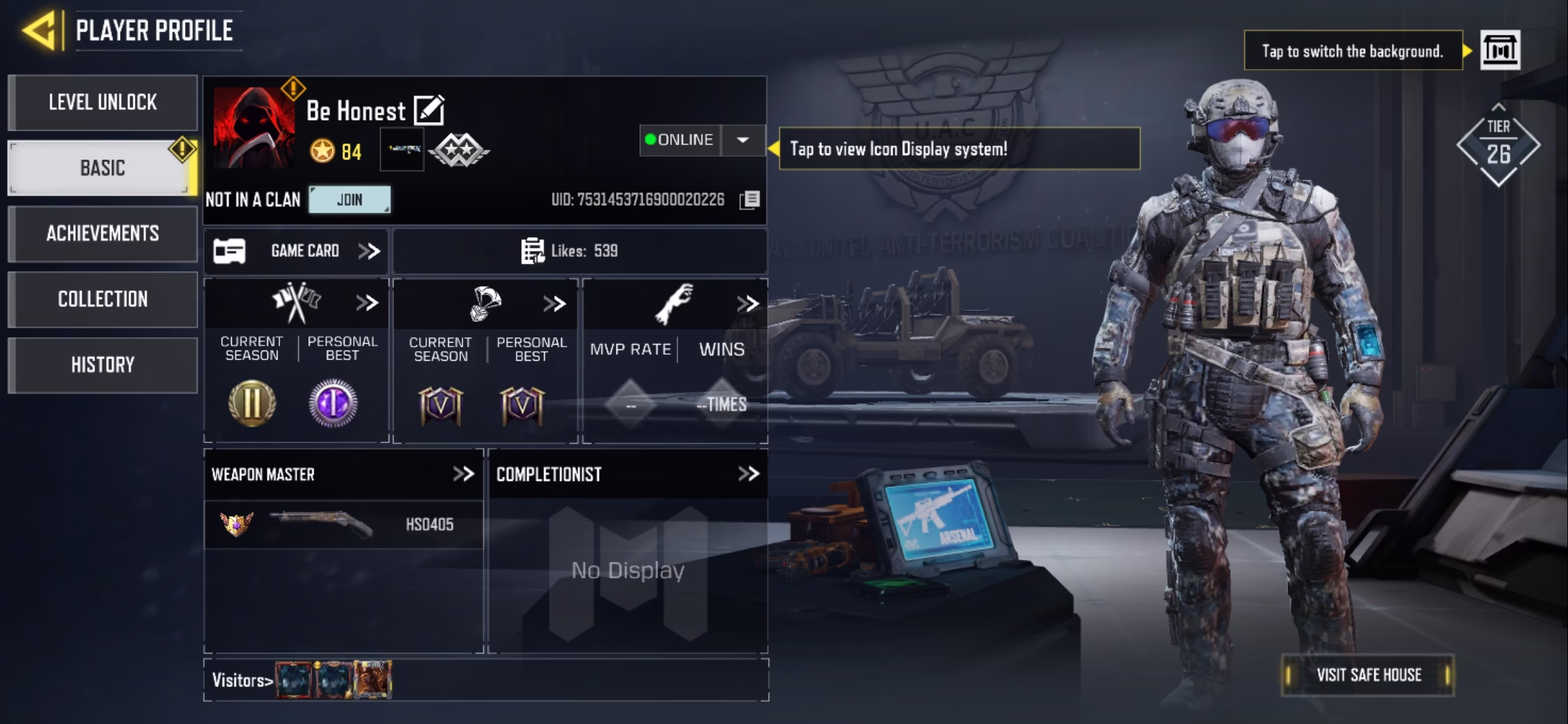Open the Online status dropdown
Screen dimensions: 1568x724
(x=742, y=140)
